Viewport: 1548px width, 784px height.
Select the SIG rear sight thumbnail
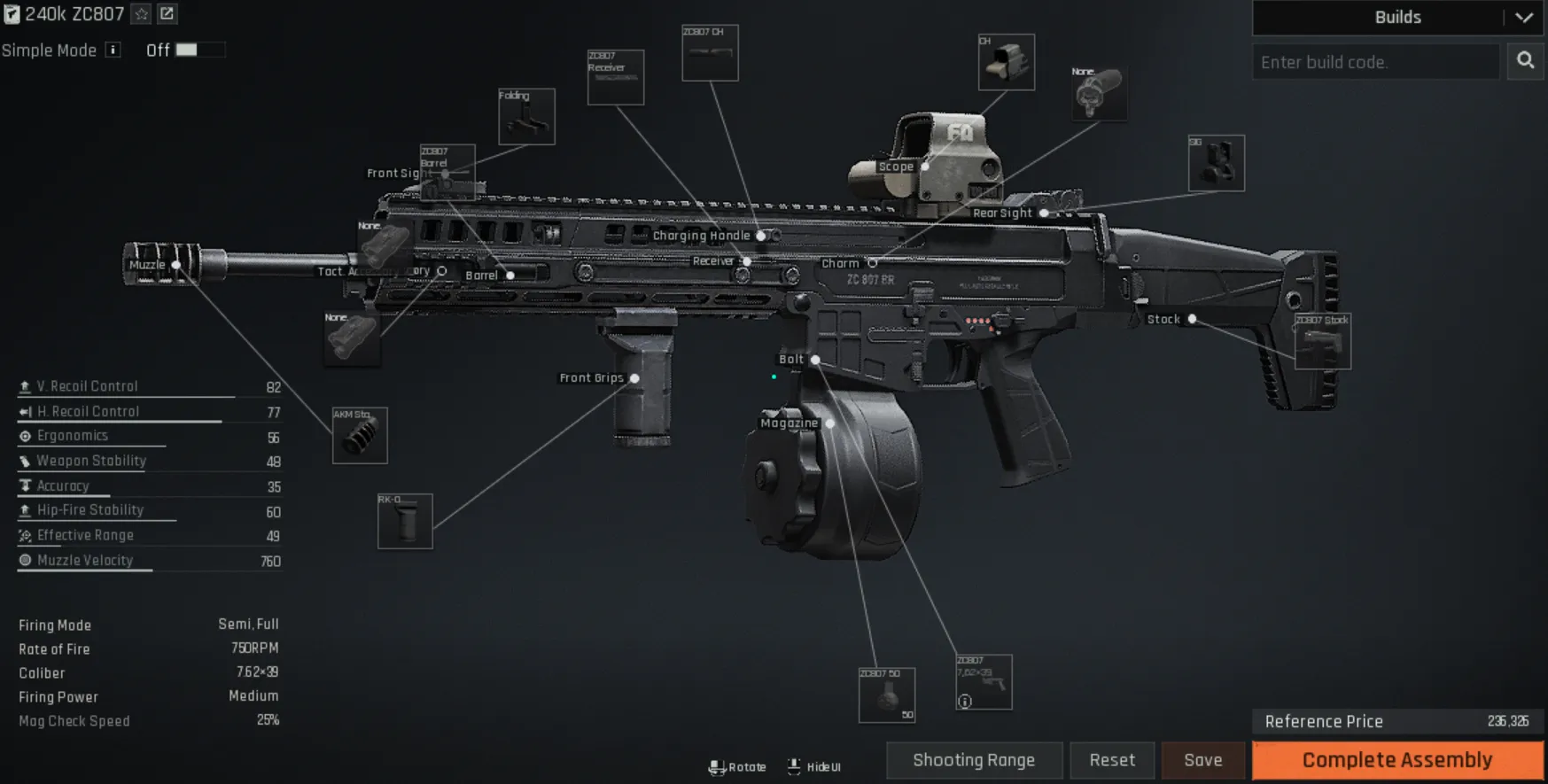click(1215, 164)
